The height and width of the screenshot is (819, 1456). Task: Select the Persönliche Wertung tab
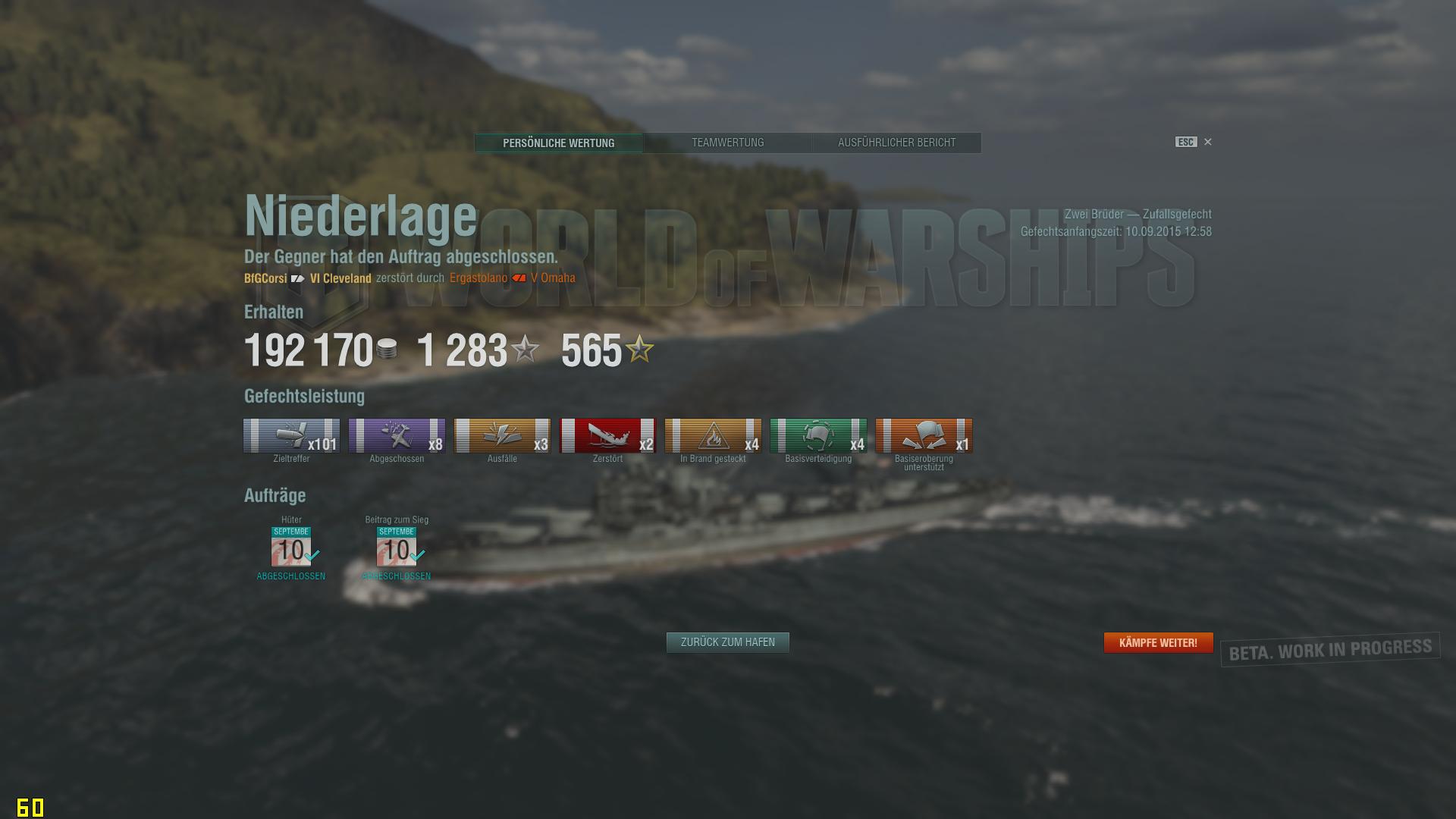pos(559,143)
